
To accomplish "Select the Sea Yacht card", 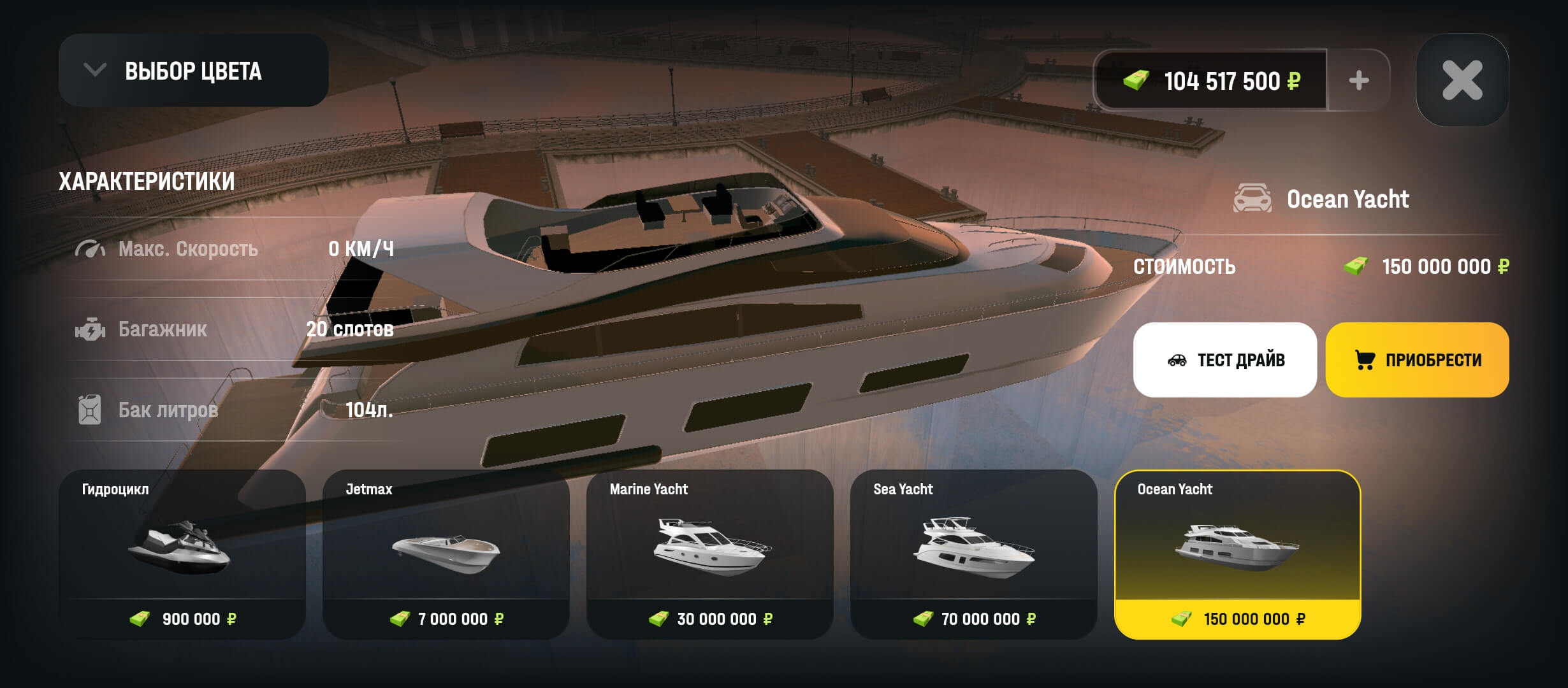I will click(x=974, y=554).
